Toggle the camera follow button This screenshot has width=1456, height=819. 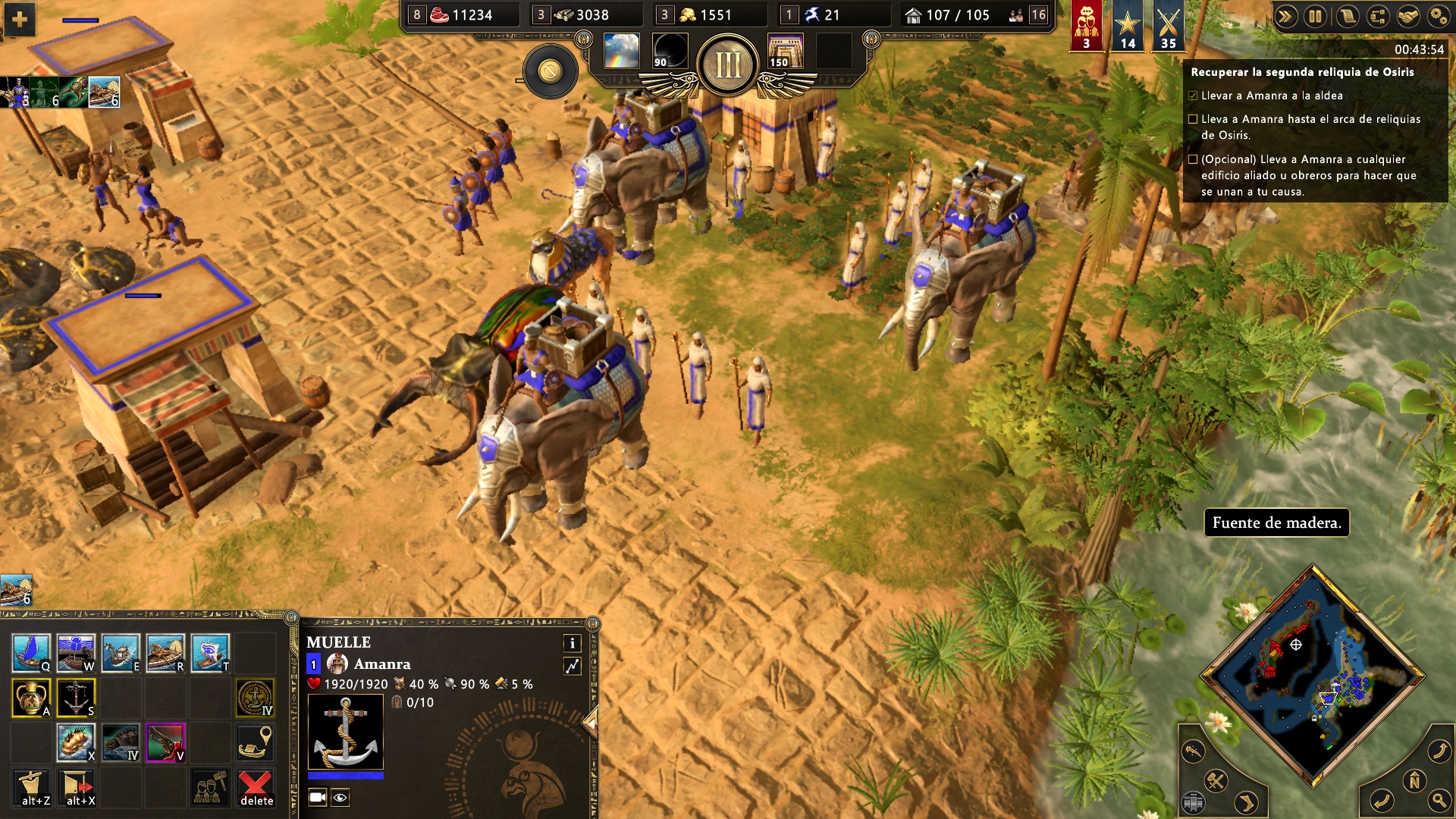(x=318, y=797)
